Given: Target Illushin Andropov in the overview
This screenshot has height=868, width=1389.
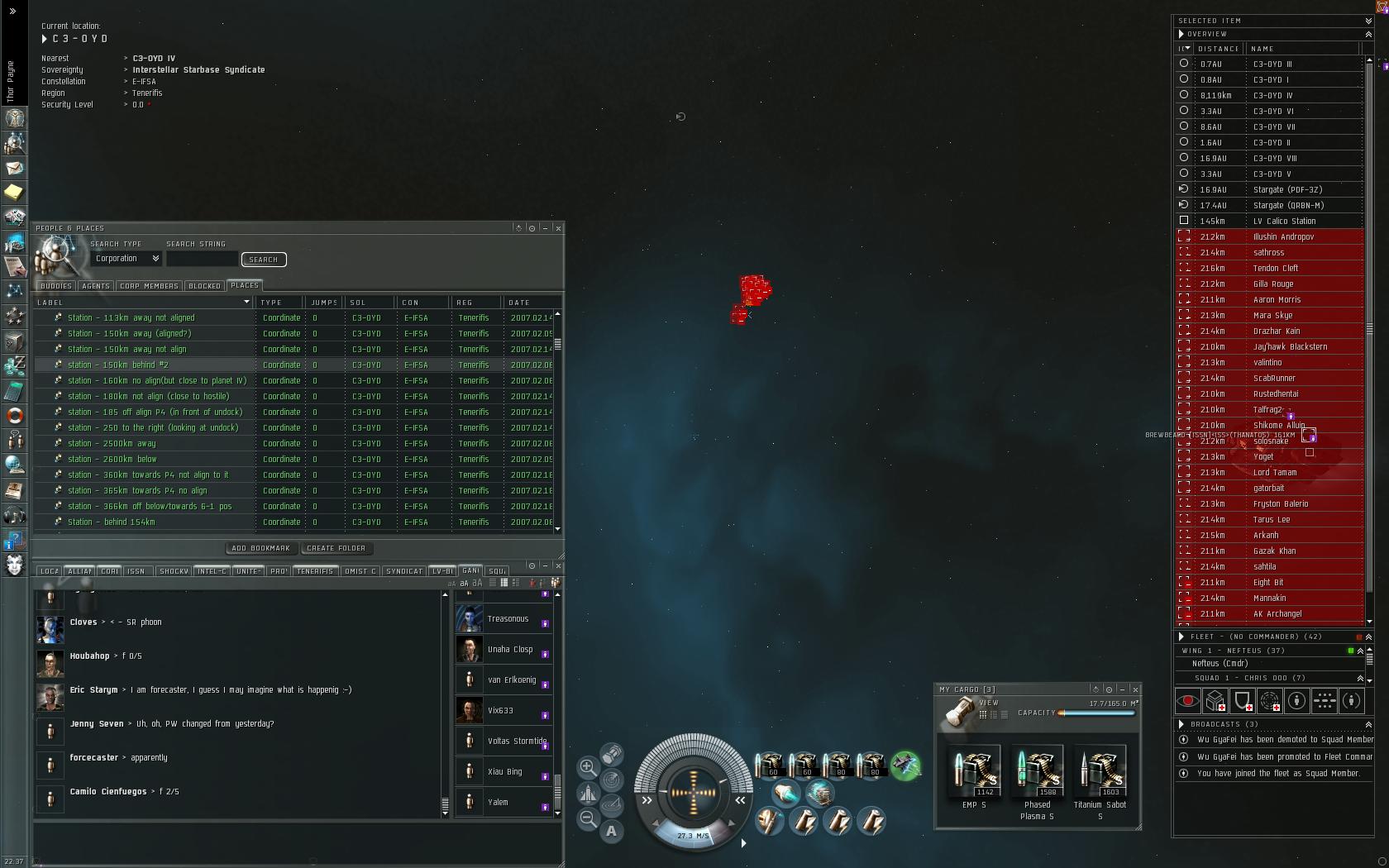Looking at the screenshot, I should pyautogui.click(x=1283, y=236).
